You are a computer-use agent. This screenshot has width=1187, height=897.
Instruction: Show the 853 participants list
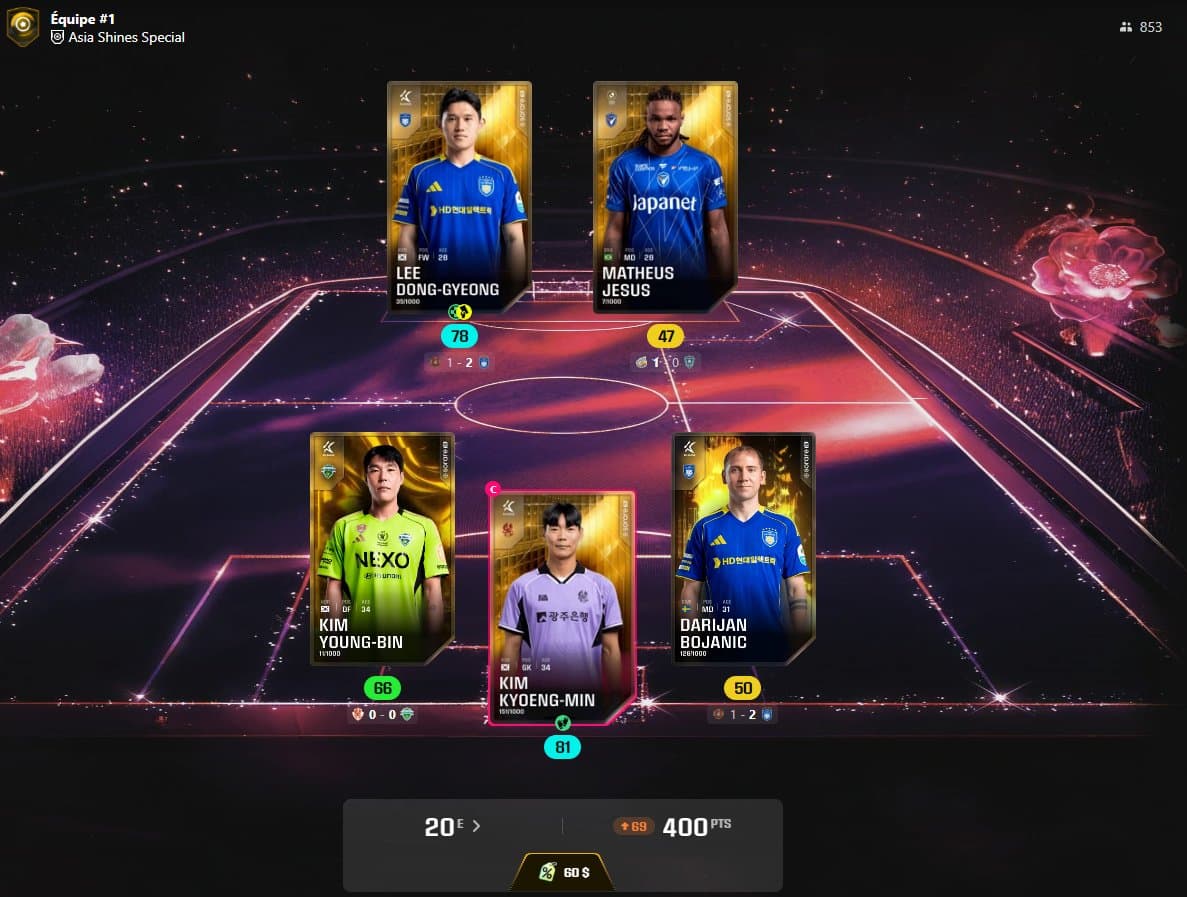tap(1141, 27)
